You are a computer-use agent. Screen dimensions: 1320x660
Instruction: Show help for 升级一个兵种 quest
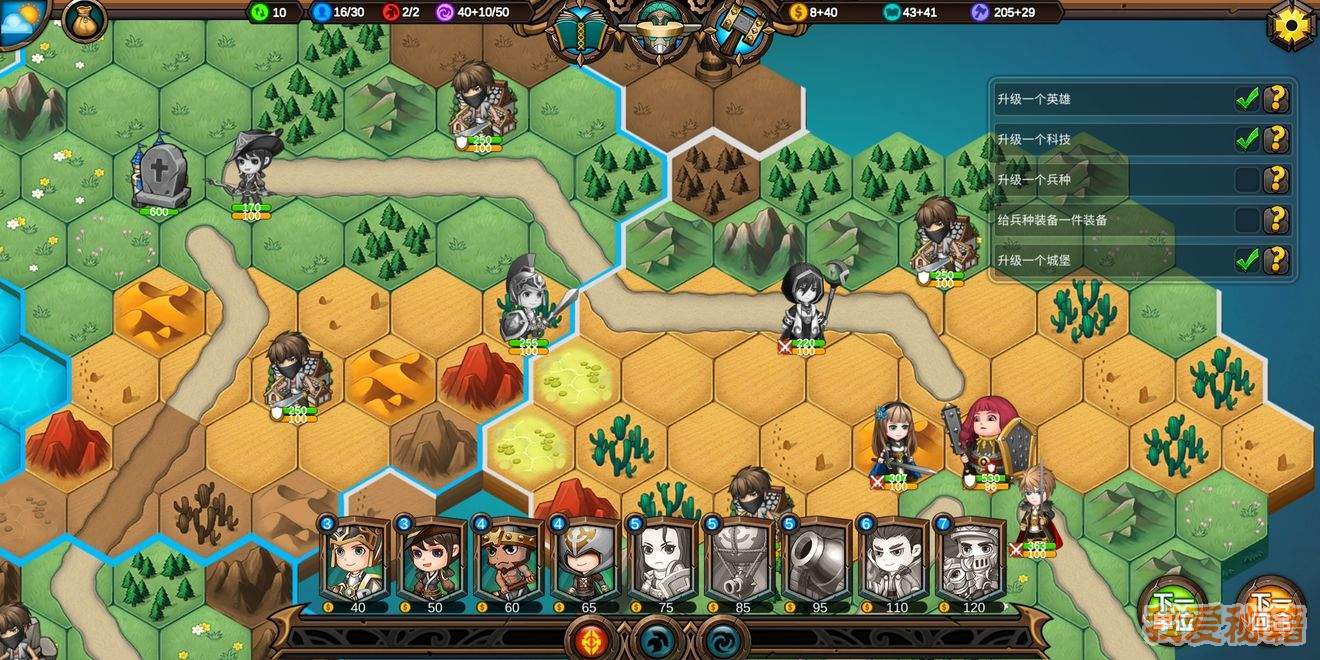click(x=1275, y=180)
